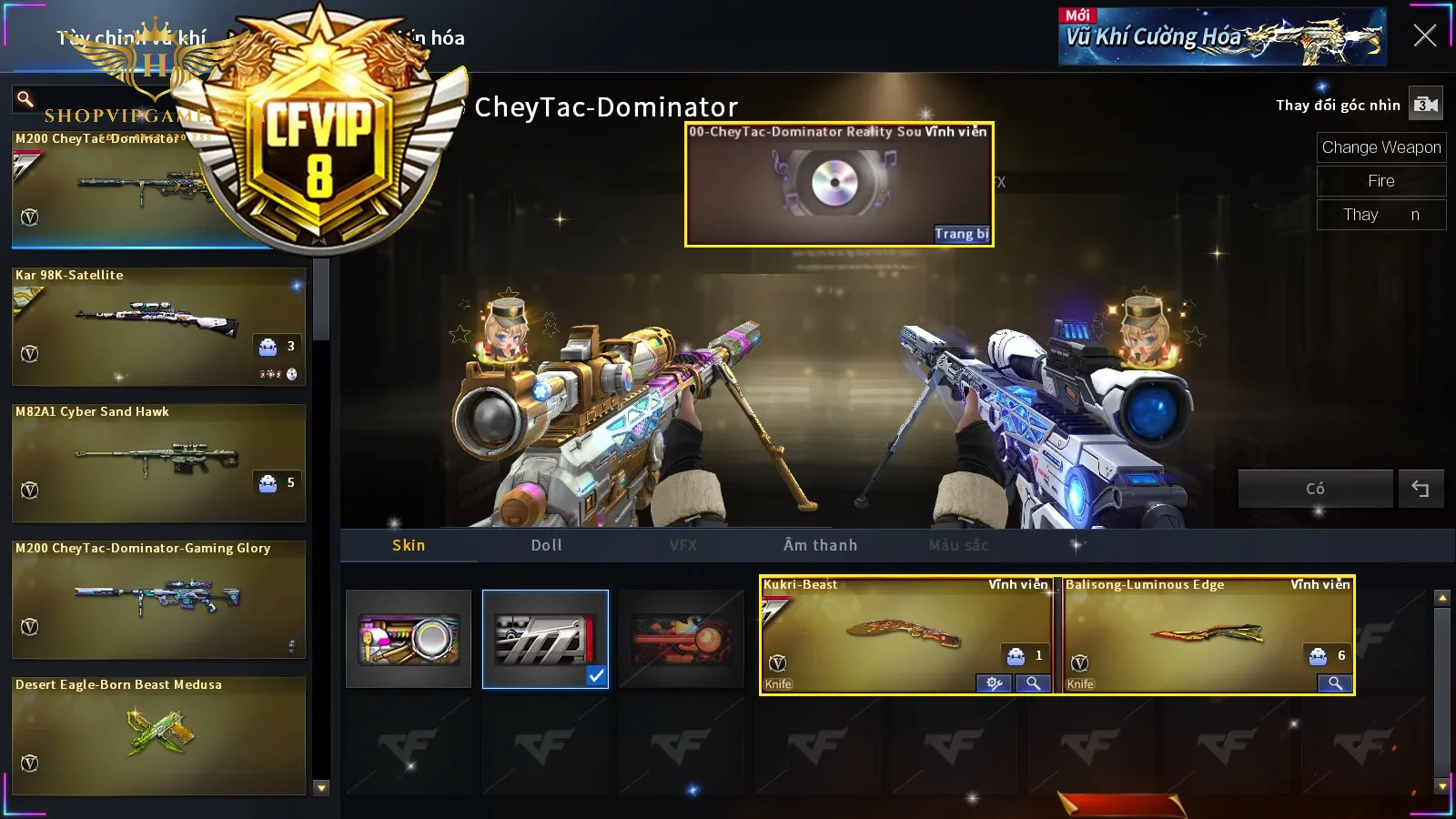This screenshot has width=1456, height=819.
Task: Close the weapon customization screen
Action: tap(1424, 35)
